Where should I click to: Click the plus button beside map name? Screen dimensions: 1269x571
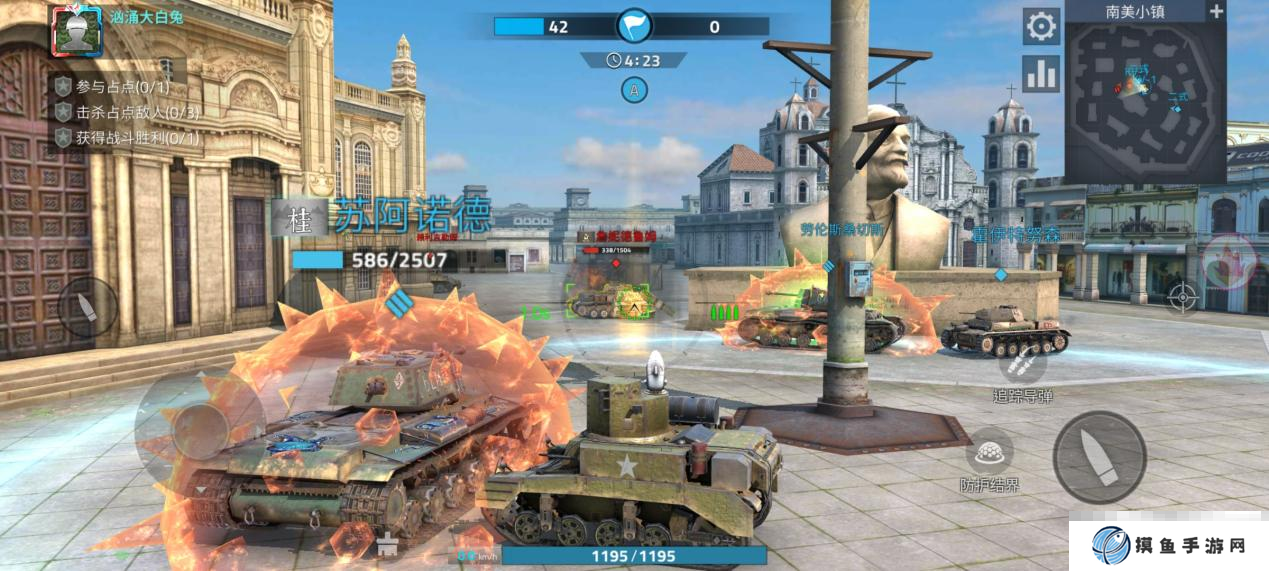[x=1216, y=12]
